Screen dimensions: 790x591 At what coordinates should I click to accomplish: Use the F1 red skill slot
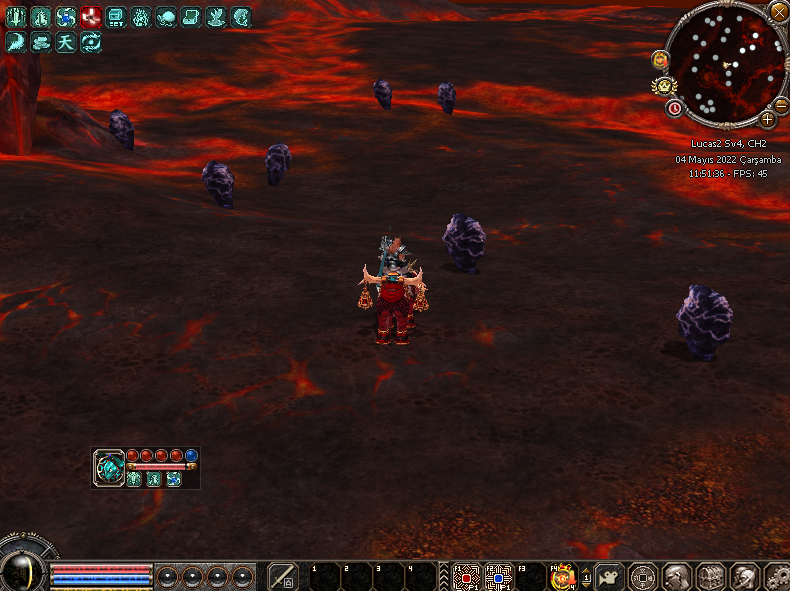(467, 577)
